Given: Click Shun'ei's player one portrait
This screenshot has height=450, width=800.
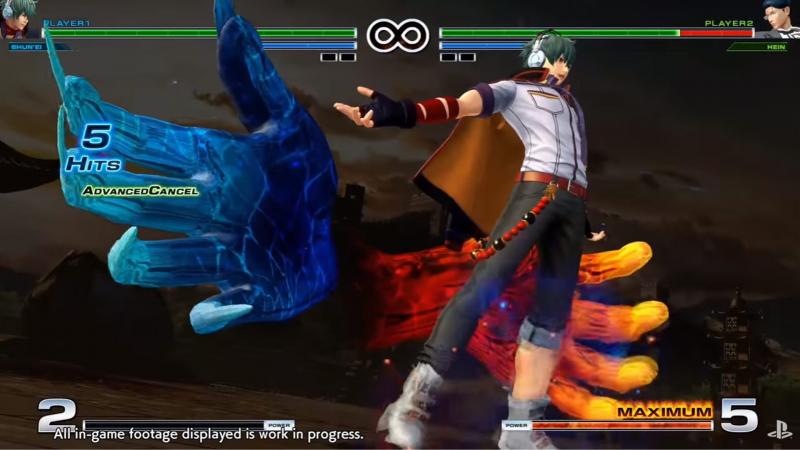Looking at the screenshot, I should [18, 18].
